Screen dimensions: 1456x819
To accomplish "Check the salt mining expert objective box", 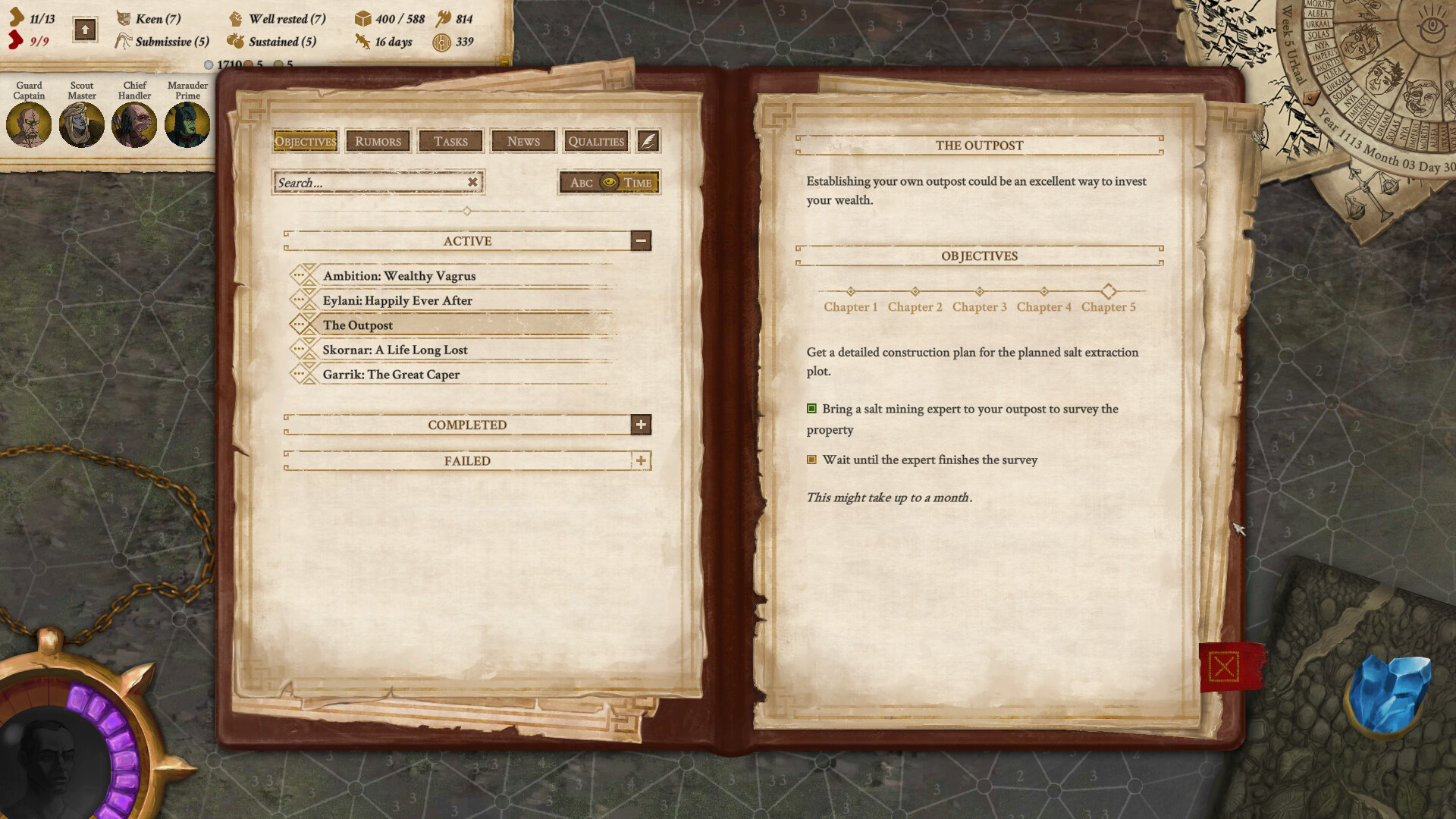I will (813, 409).
